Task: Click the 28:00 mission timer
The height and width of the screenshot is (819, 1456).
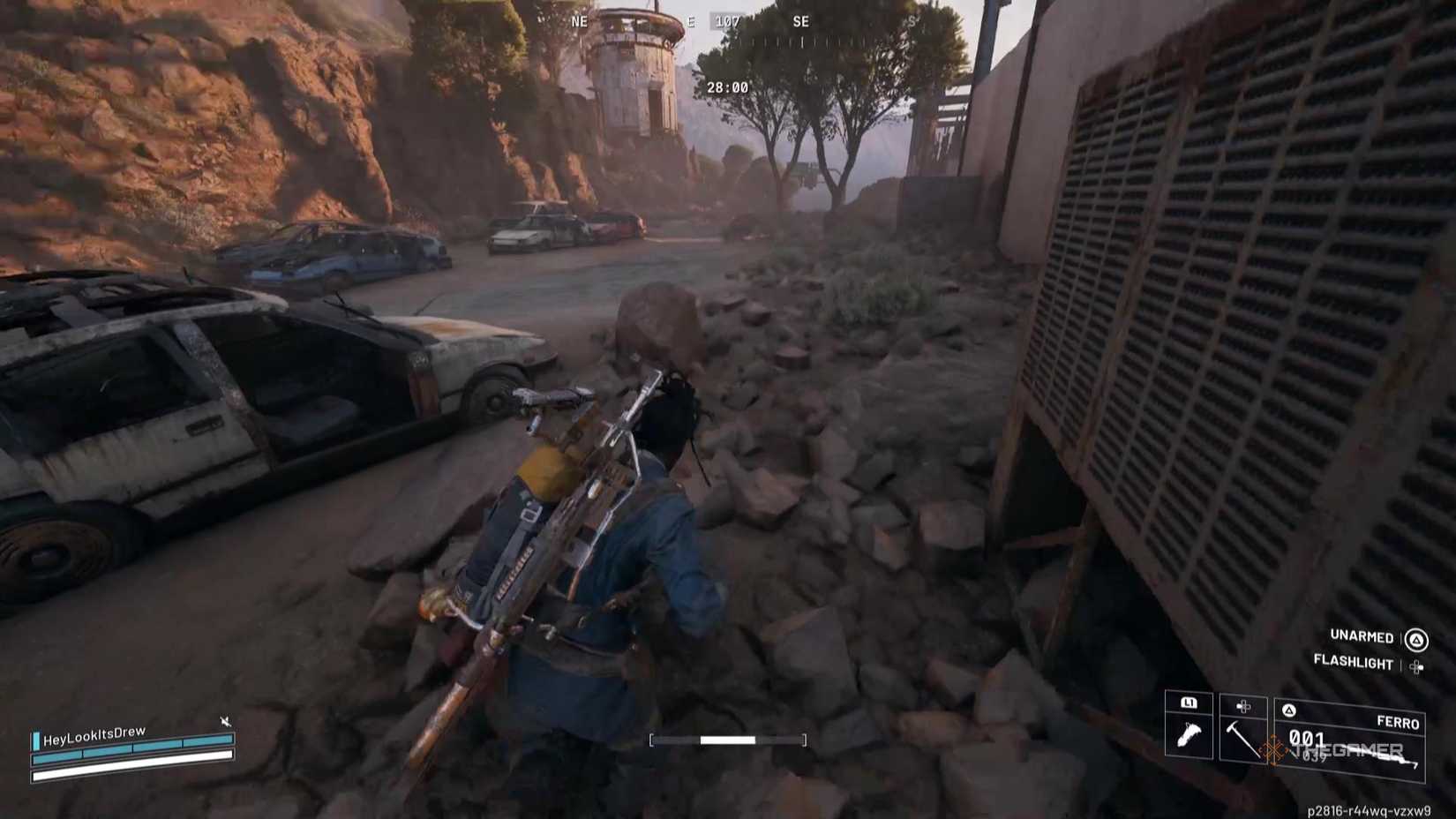Action: click(x=727, y=86)
